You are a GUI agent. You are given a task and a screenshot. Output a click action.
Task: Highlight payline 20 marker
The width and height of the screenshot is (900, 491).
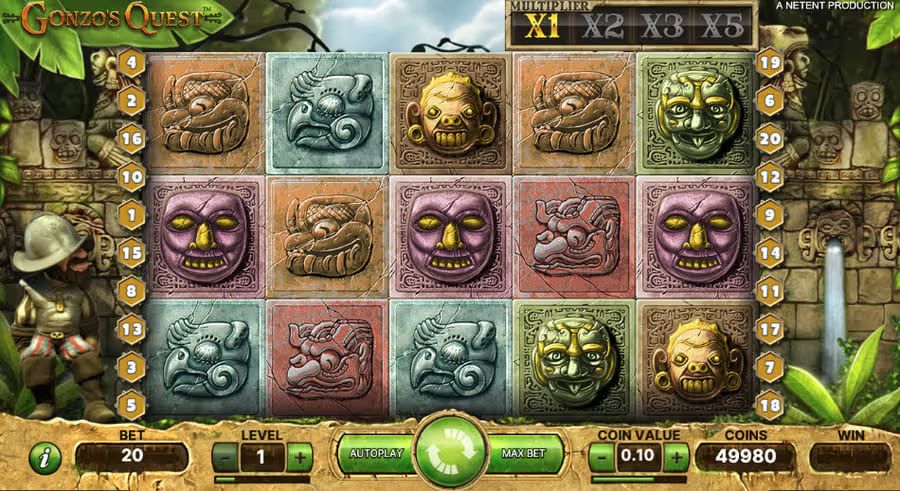coord(769,139)
